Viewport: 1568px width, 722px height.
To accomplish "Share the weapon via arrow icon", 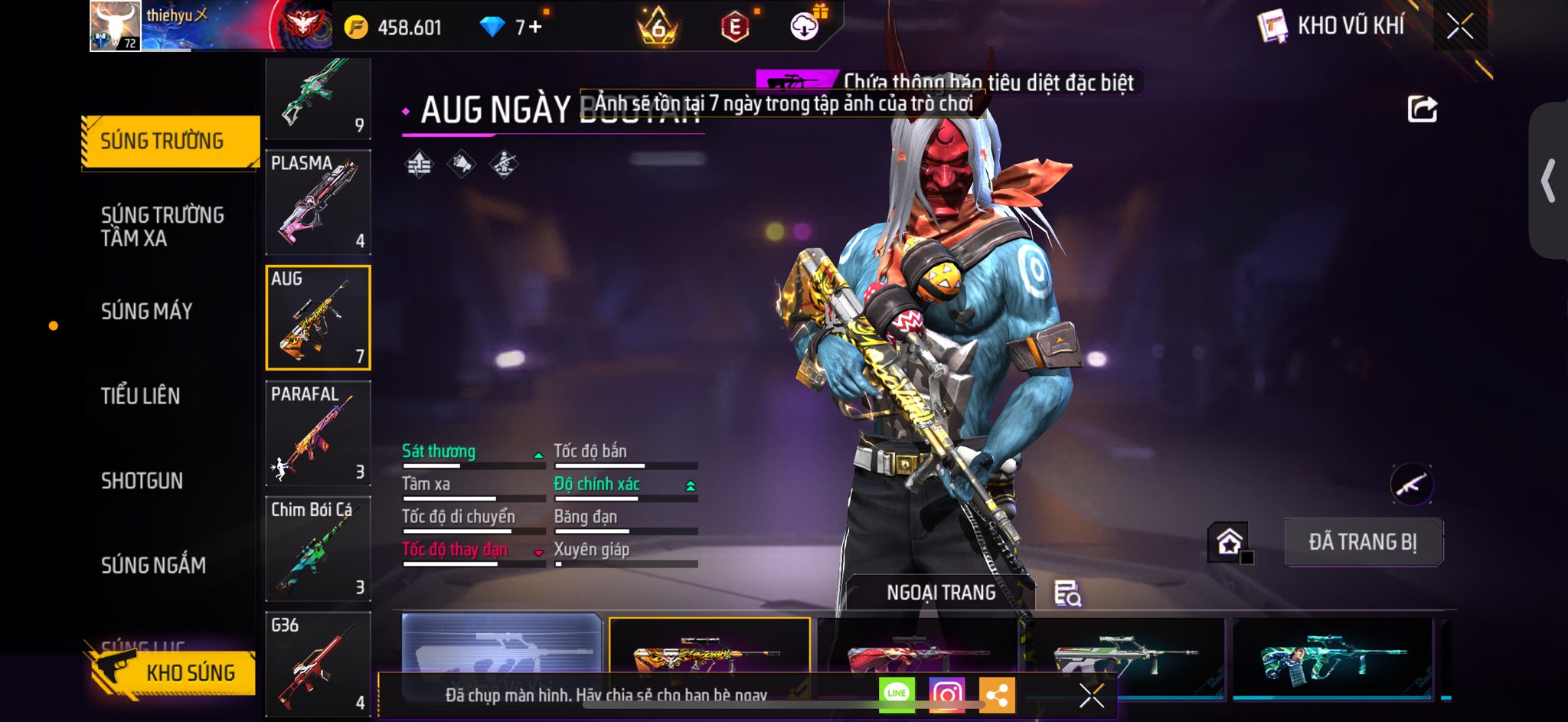I will click(1422, 109).
